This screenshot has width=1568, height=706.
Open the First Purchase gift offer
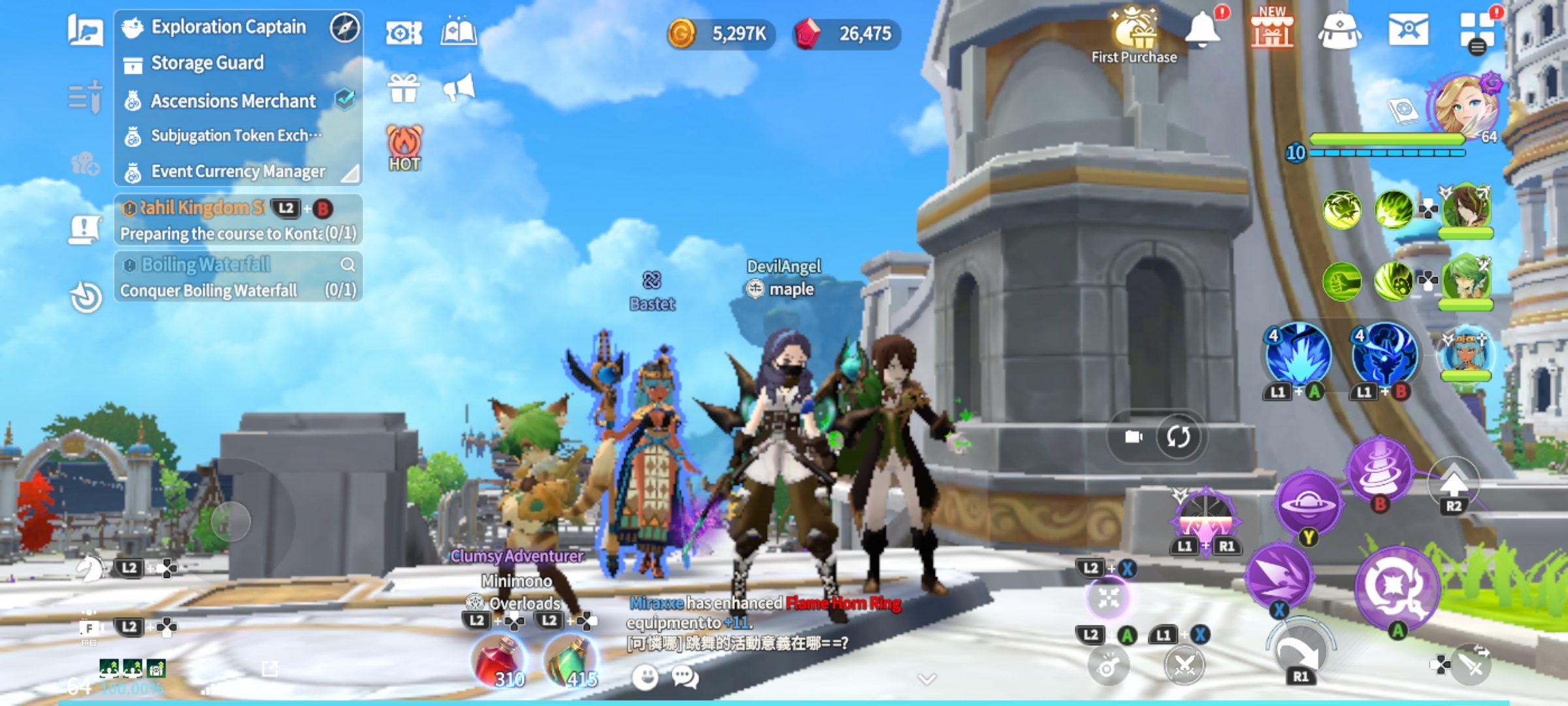point(1134,34)
